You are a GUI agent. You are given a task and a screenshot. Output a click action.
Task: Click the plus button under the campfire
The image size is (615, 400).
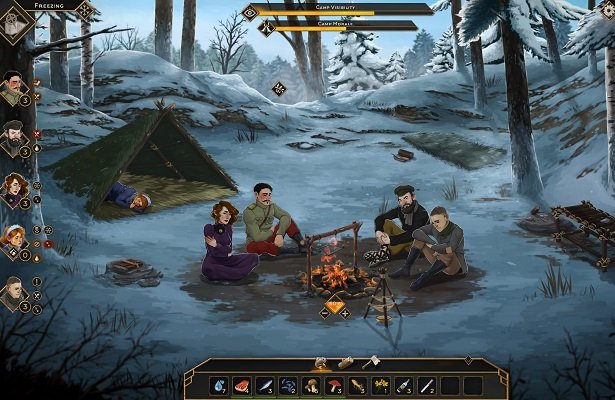[345, 312]
